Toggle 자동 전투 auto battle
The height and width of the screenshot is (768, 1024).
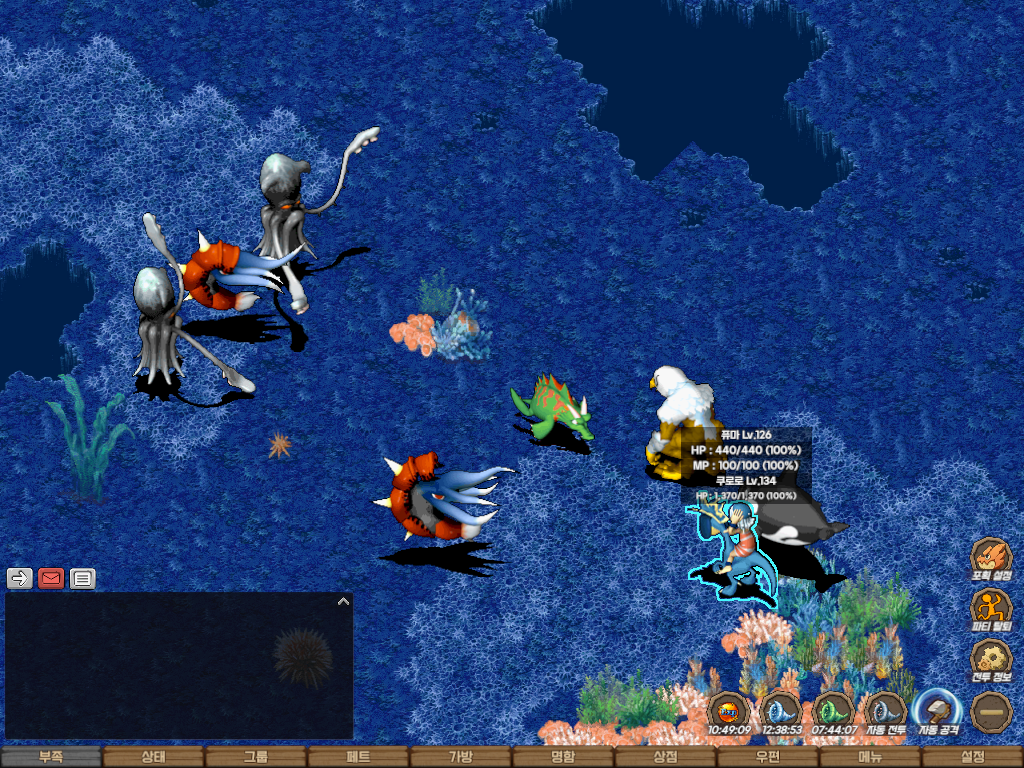coord(885,711)
